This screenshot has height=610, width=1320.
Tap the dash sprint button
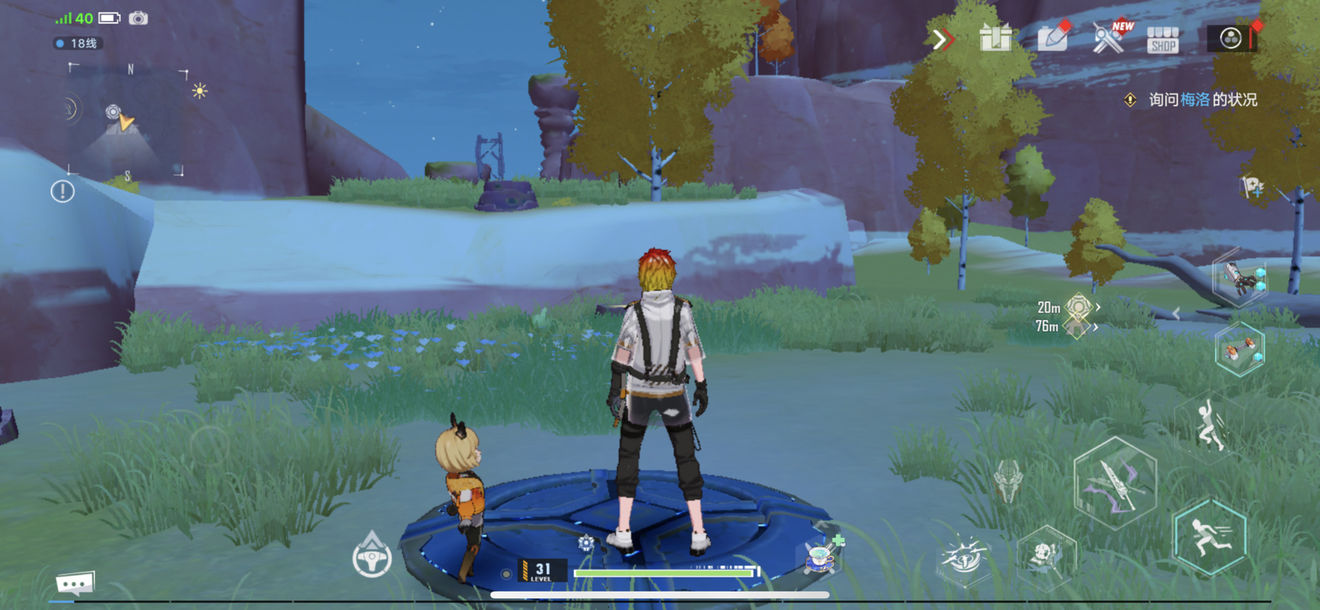[x=1209, y=537]
